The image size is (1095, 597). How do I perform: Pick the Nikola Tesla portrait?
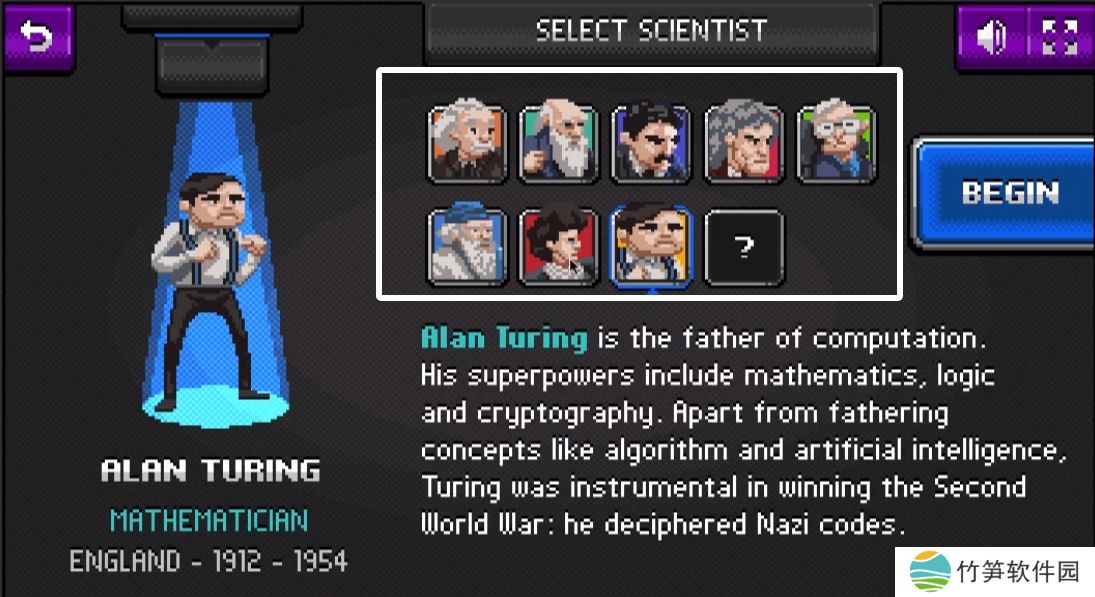click(x=651, y=146)
